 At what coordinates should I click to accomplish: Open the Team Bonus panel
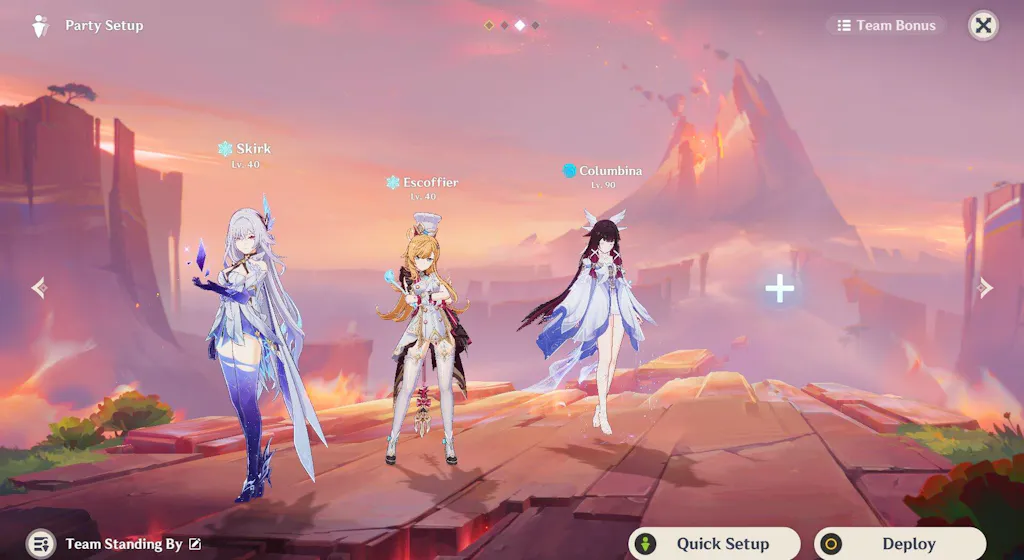pos(886,26)
